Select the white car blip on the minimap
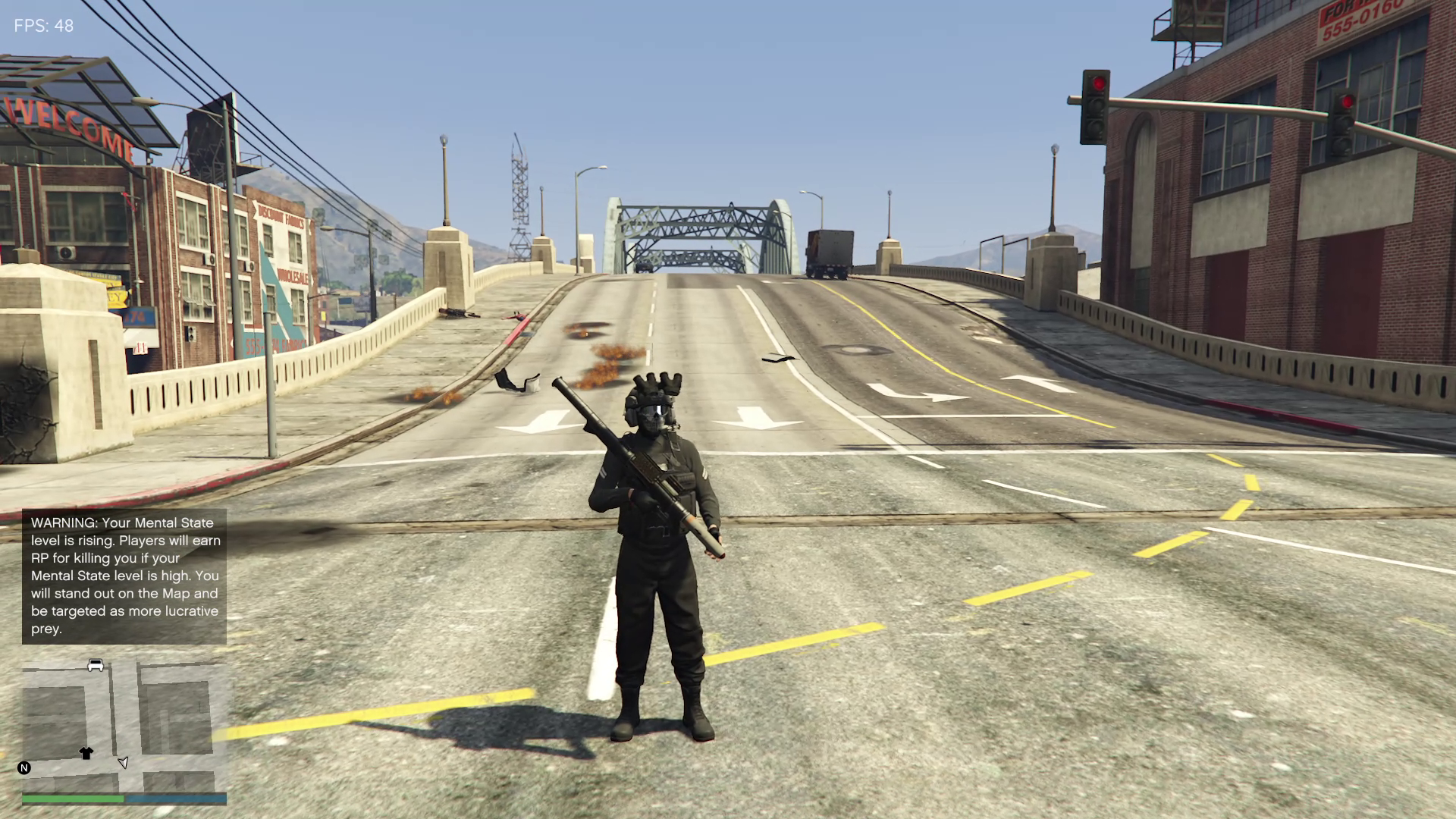 96,665
